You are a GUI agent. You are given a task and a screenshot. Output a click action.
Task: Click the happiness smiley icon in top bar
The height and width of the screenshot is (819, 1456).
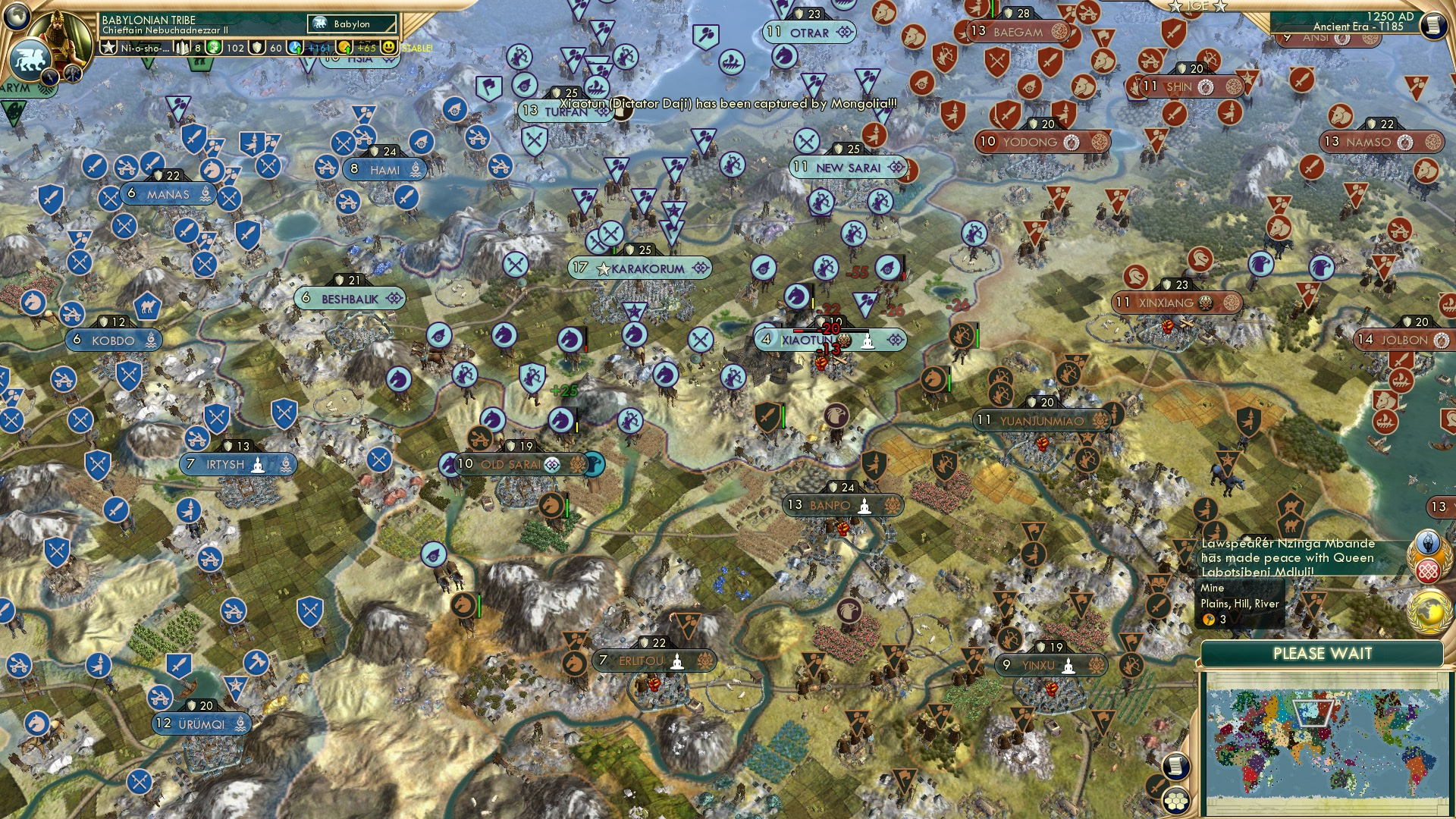(x=390, y=49)
